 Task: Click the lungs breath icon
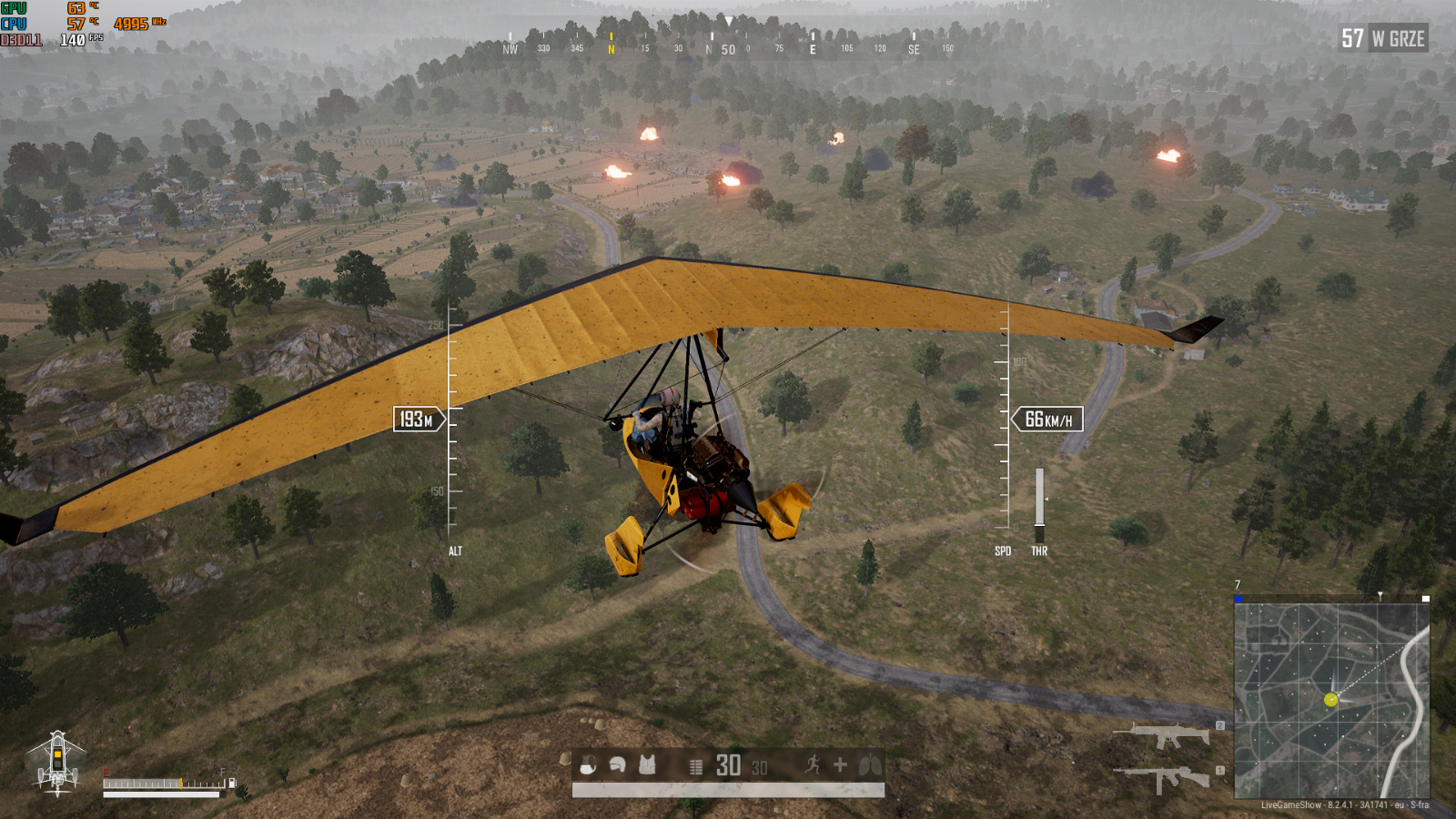(870, 765)
